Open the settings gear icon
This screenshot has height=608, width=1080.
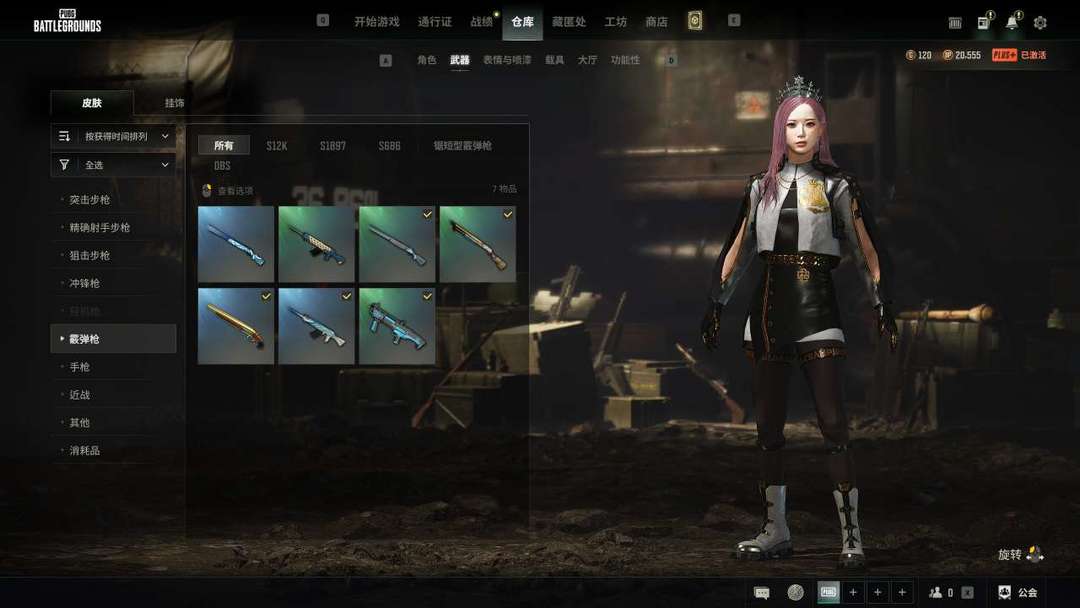(1040, 22)
